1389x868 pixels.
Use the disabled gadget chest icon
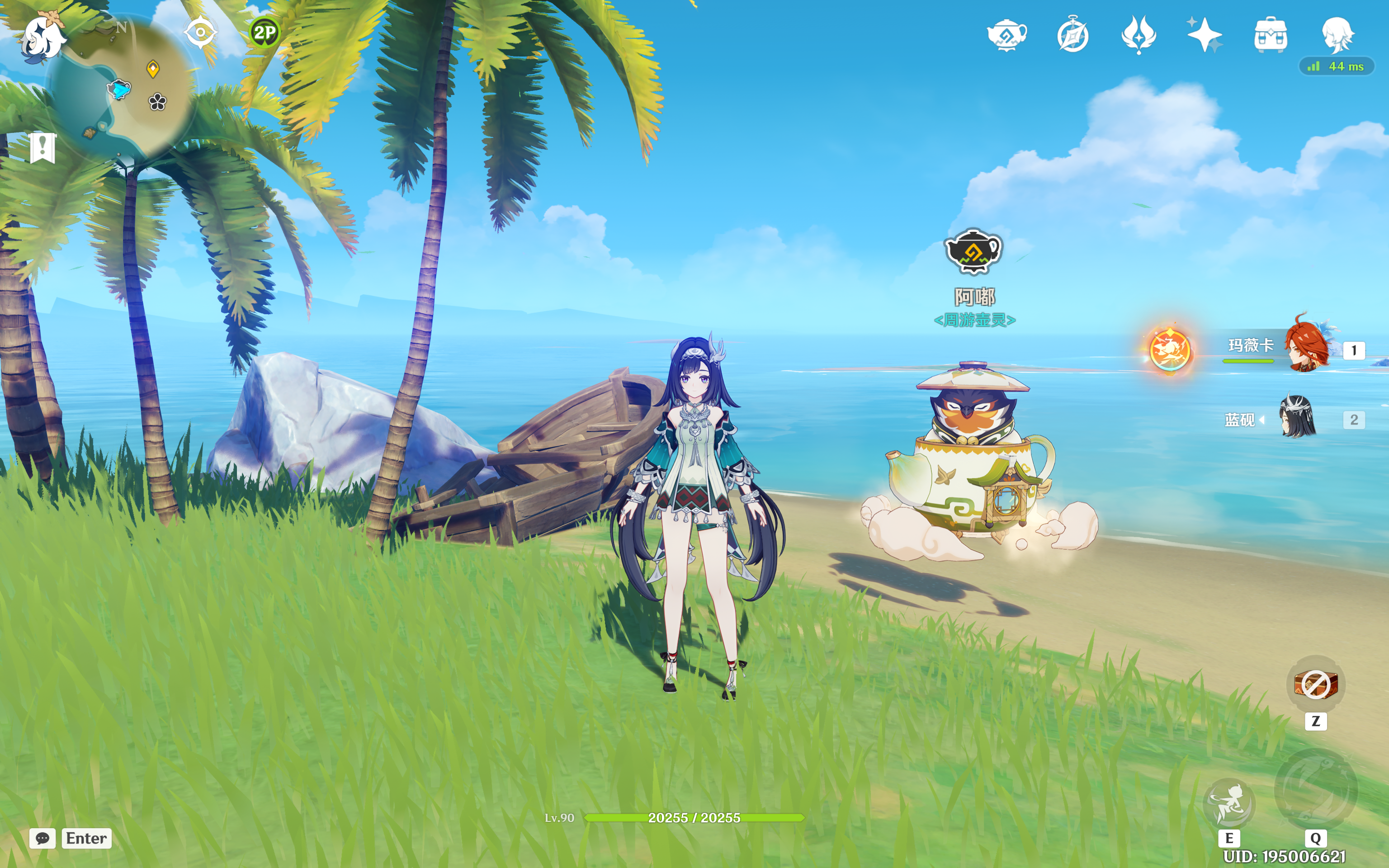coord(1316,684)
